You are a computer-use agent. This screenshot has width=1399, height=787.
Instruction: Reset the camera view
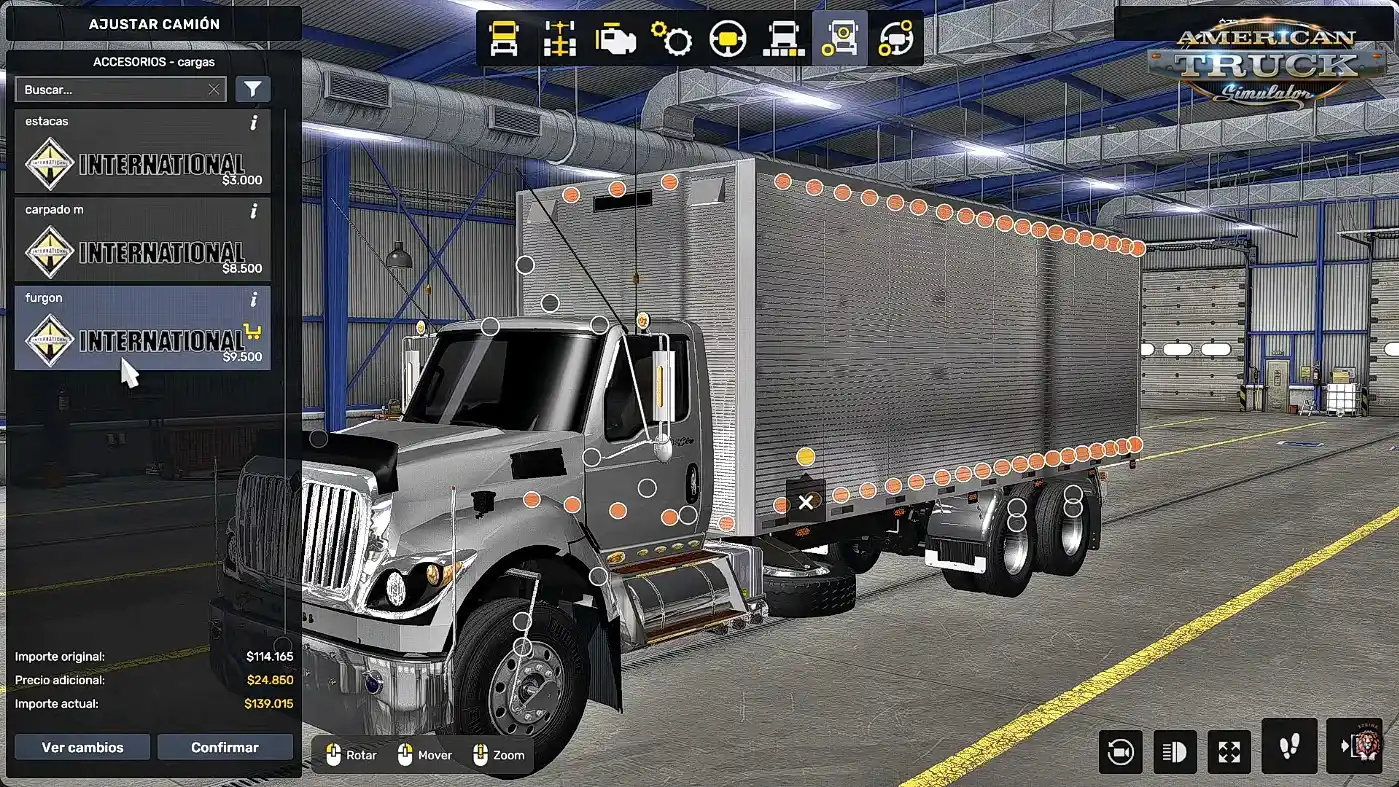[1120, 751]
